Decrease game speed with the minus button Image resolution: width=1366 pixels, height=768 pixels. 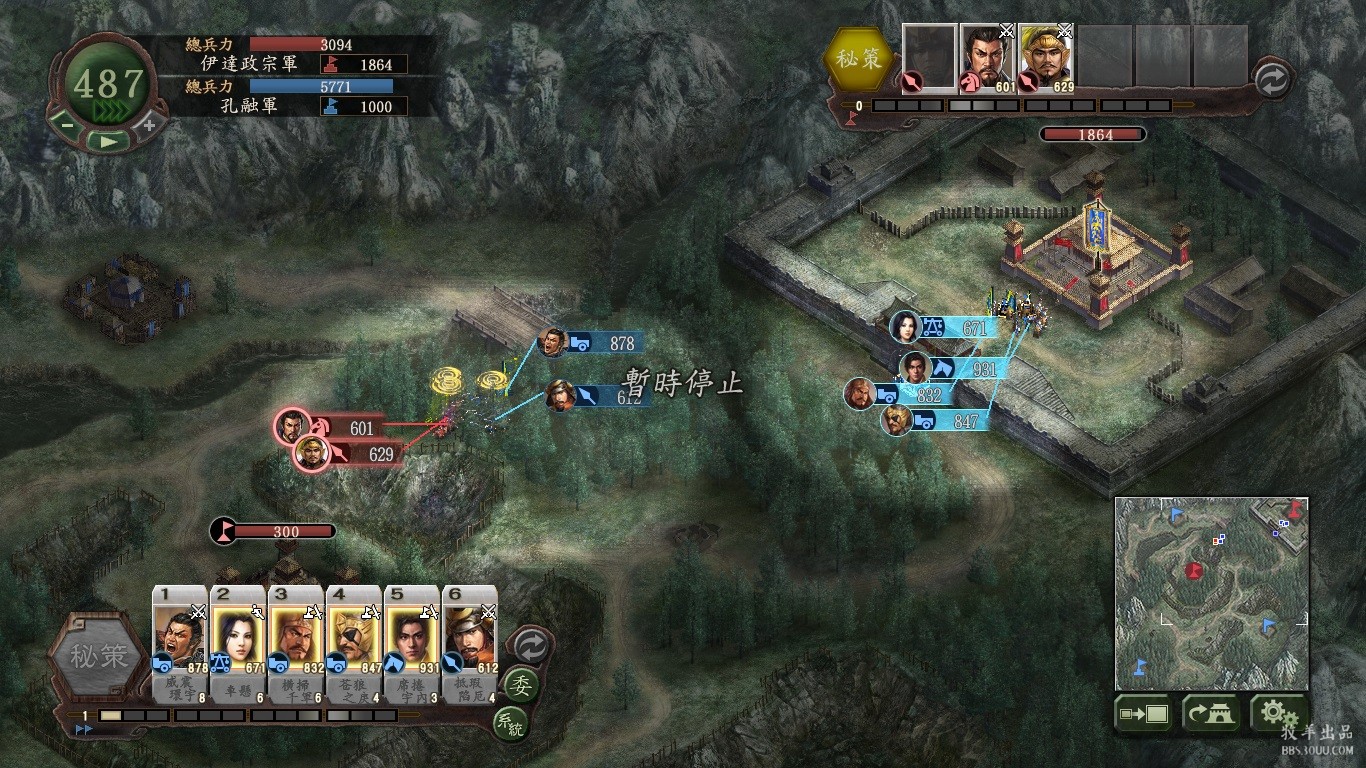point(66,125)
